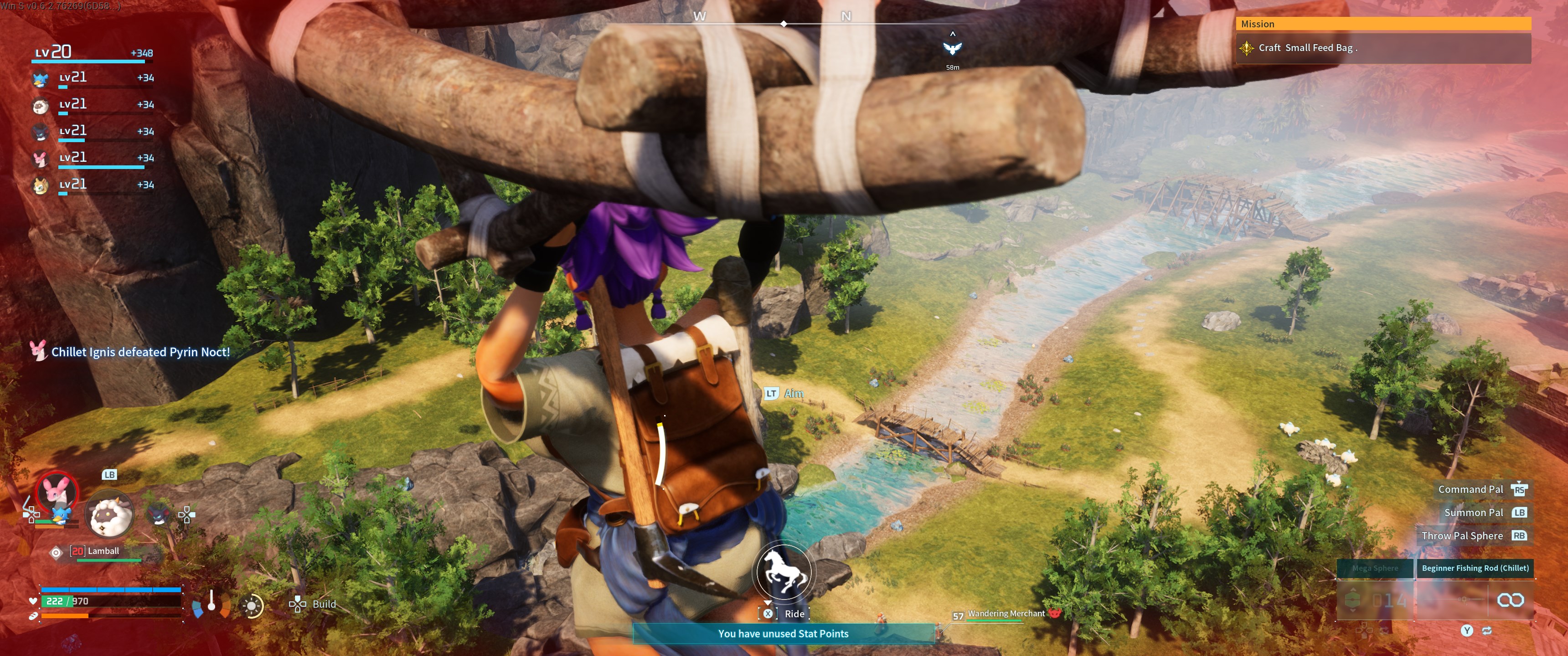The height and width of the screenshot is (656, 1568).
Task: Open the unused Stat Points notification
Action: coord(783,634)
